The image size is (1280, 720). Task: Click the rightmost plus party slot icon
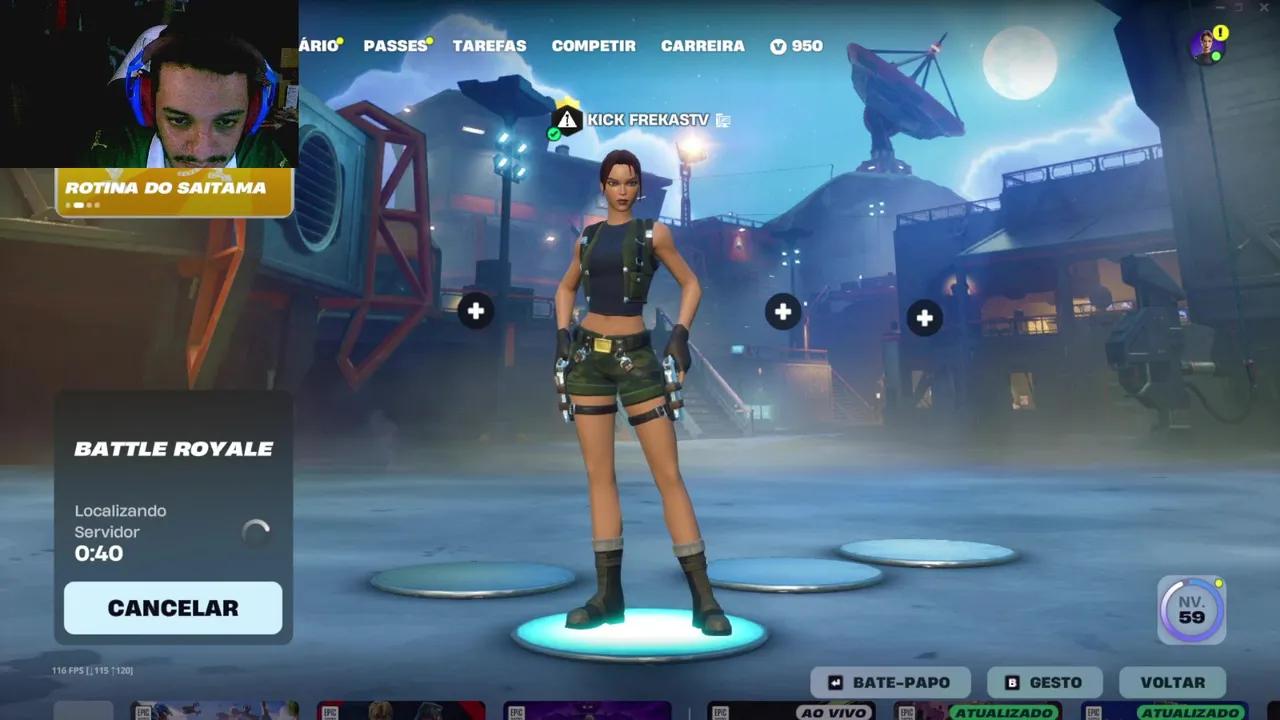pyautogui.click(x=923, y=317)
